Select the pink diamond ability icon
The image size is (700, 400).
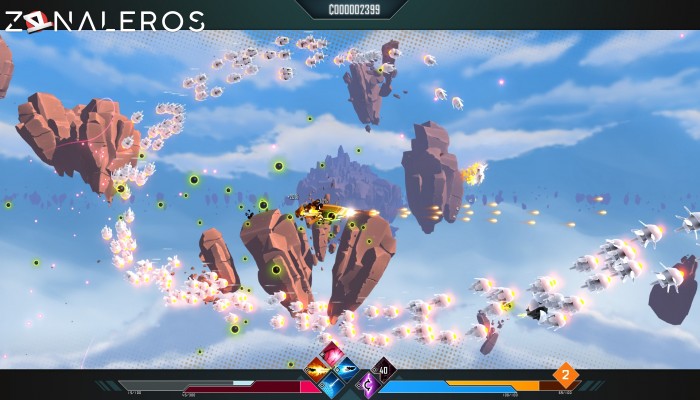coord(331,353)
